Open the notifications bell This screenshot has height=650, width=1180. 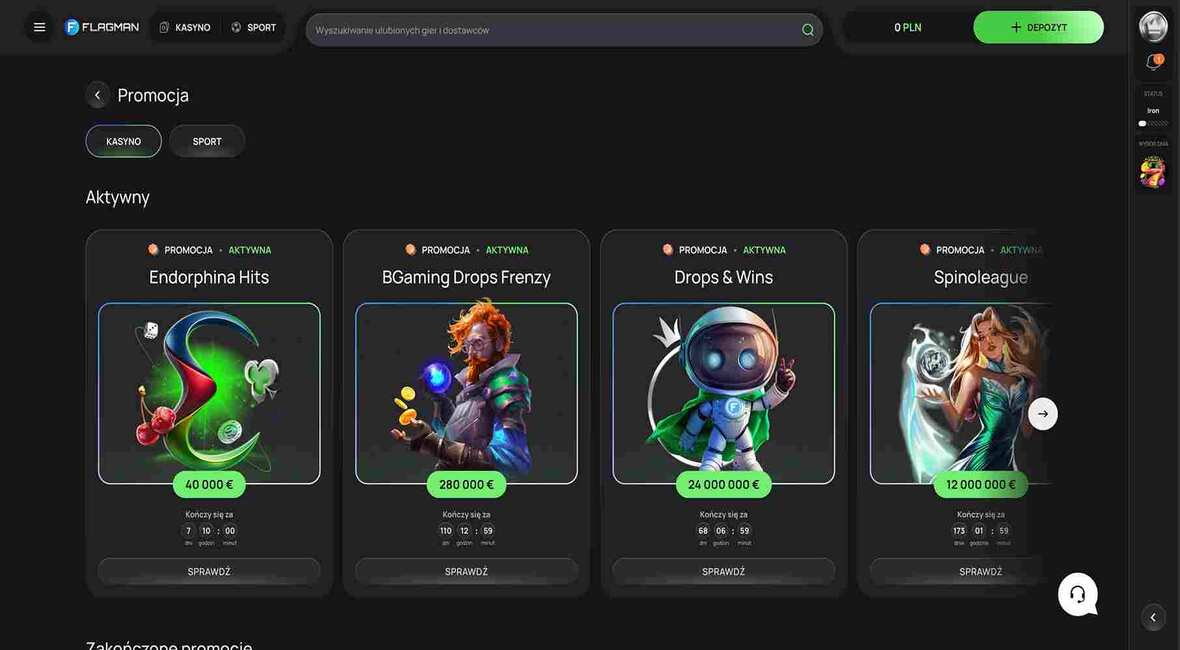[1153, 62]
